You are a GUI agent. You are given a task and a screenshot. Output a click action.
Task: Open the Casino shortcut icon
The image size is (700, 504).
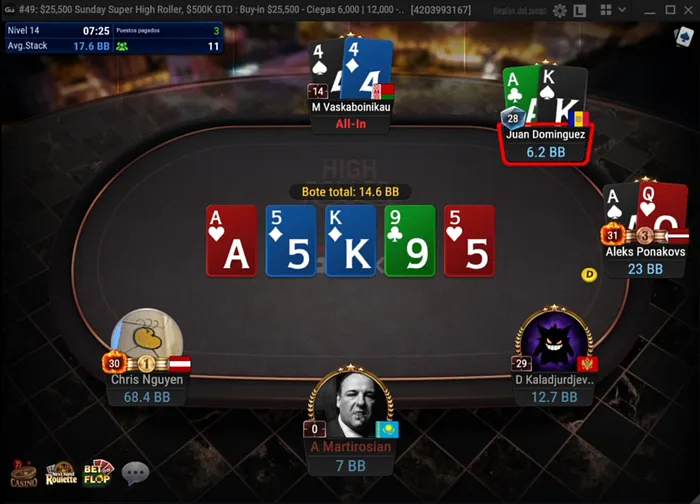[x=24, y=475]
